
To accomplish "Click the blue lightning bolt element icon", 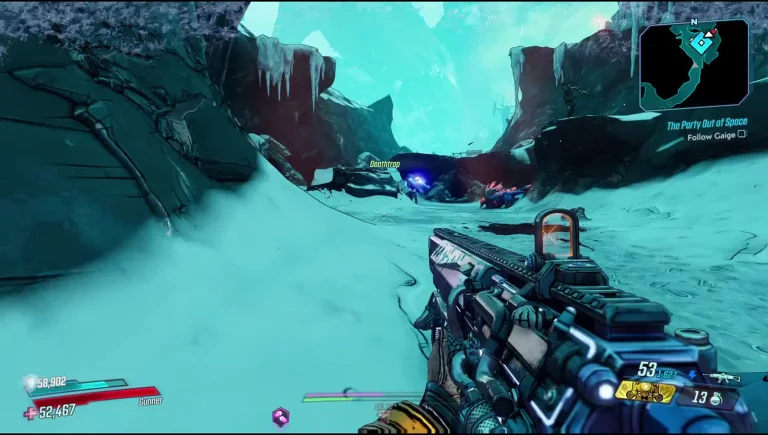I will pos(695,376).
